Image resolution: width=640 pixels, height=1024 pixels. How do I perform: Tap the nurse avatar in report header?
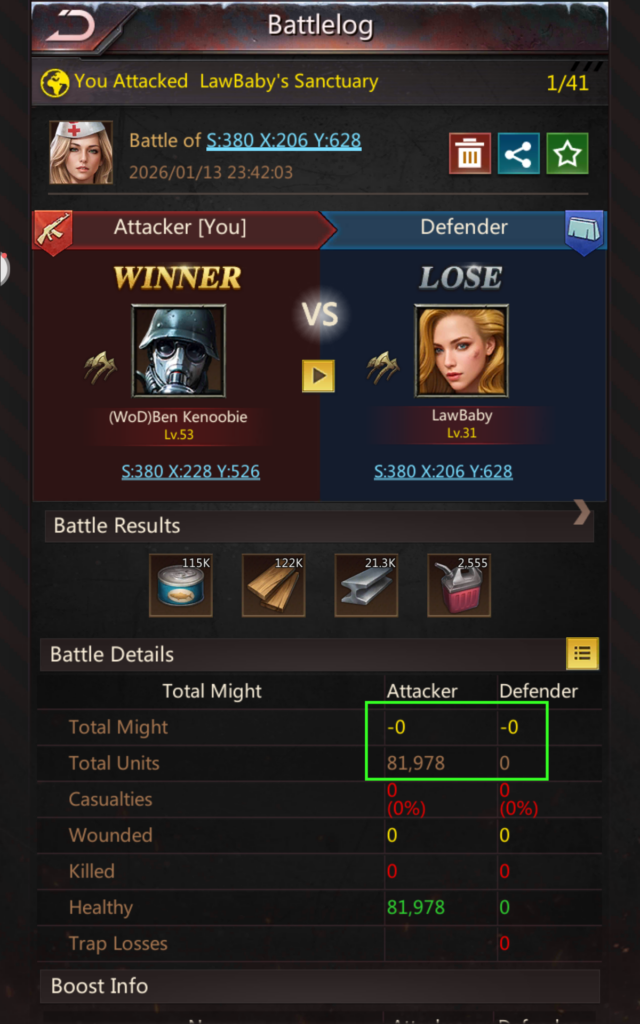pos(81,153)
